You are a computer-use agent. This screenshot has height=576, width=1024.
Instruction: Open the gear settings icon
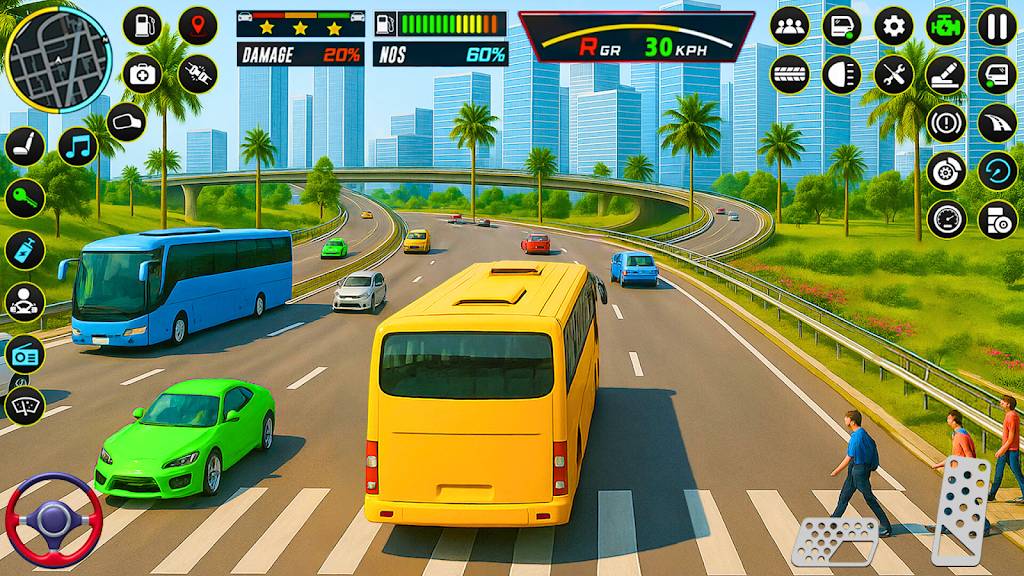pyautogui.click(x=893, y=26)
